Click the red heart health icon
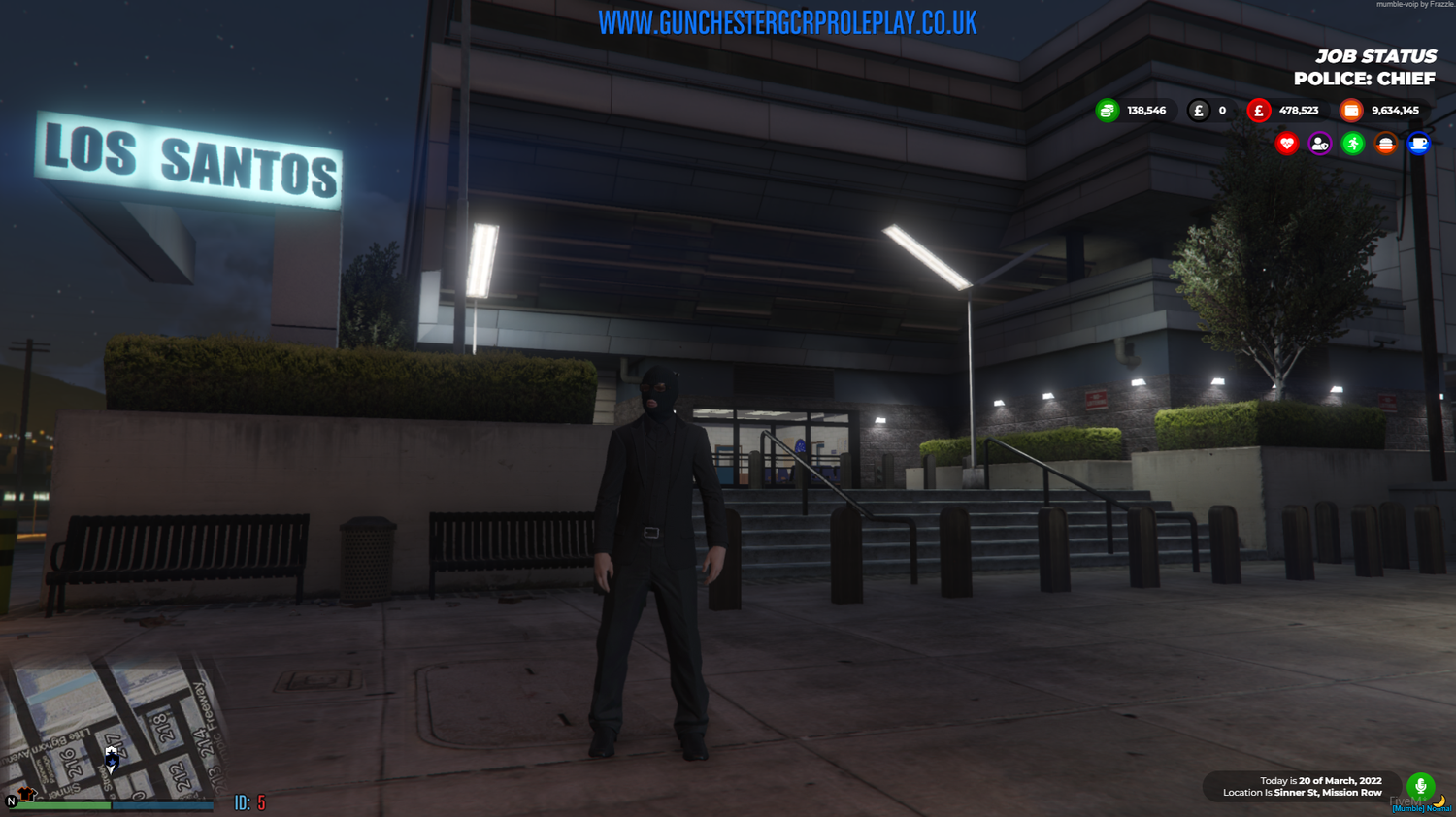1456x817 pixels. [x=1286, y=143]
